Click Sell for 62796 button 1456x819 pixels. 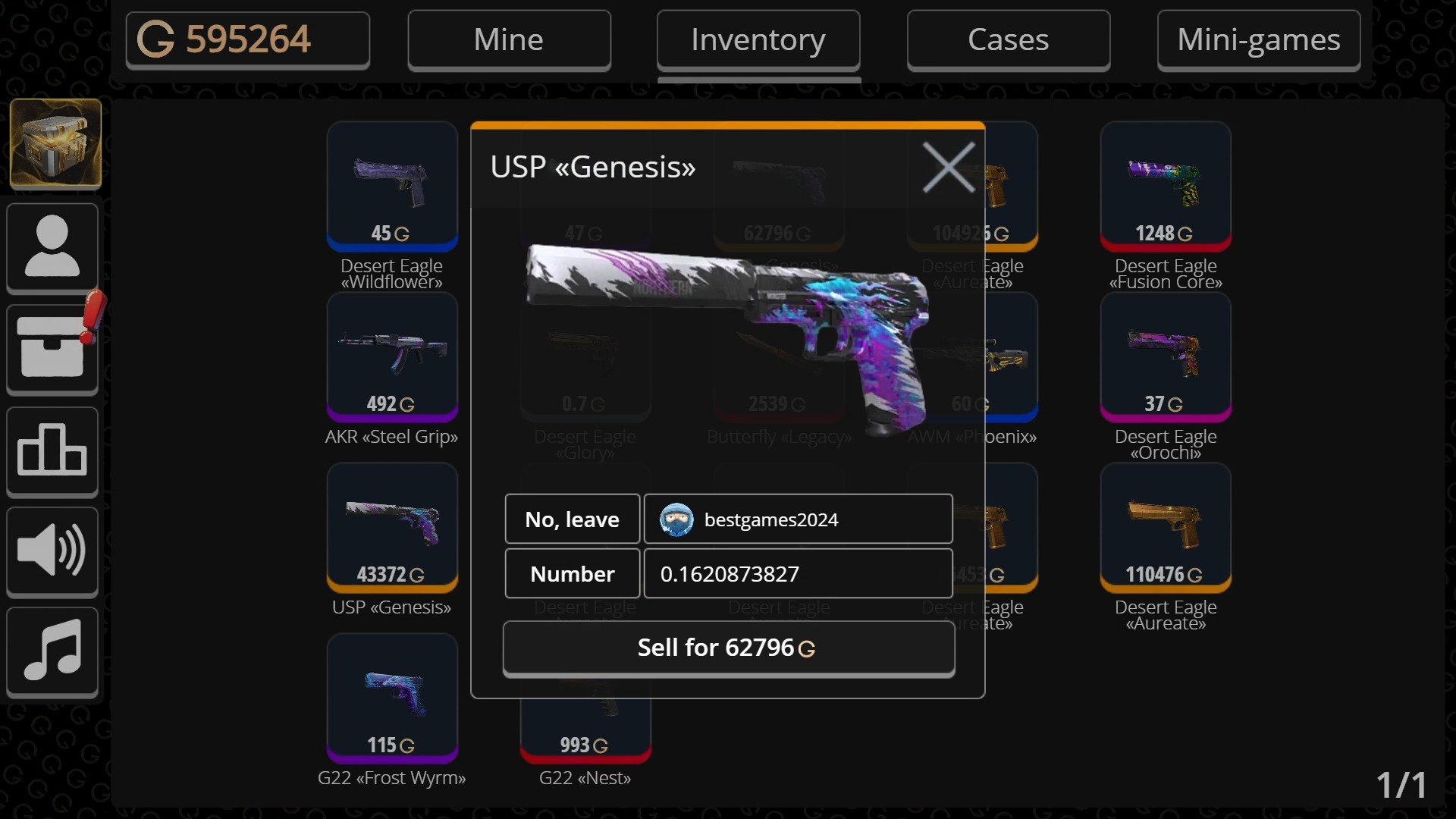click(x=727, y=648)
